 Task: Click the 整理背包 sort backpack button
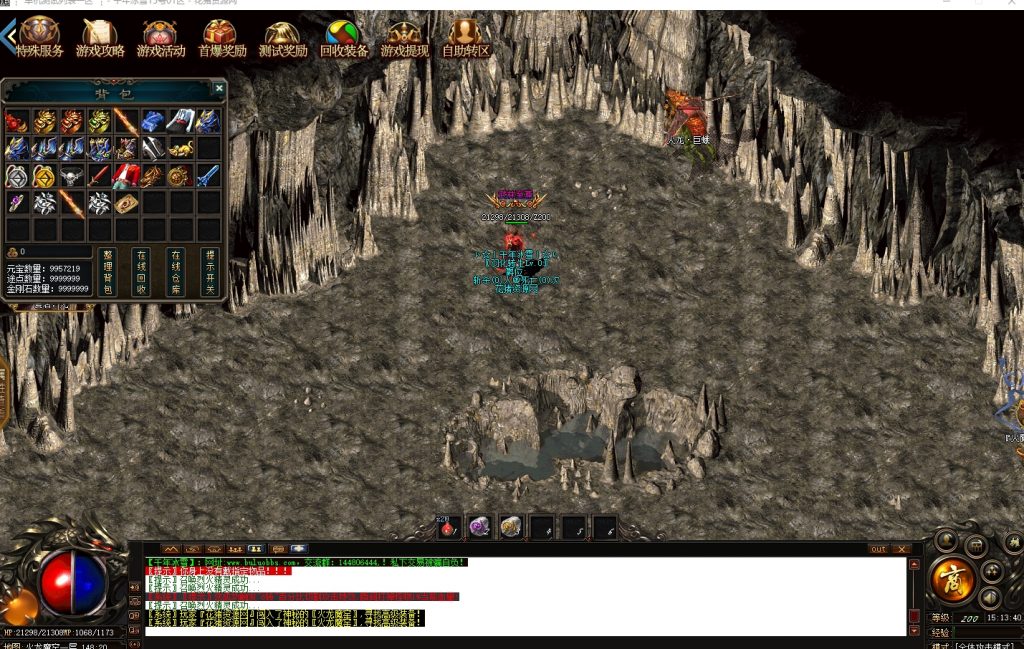[x=107, y=271]
